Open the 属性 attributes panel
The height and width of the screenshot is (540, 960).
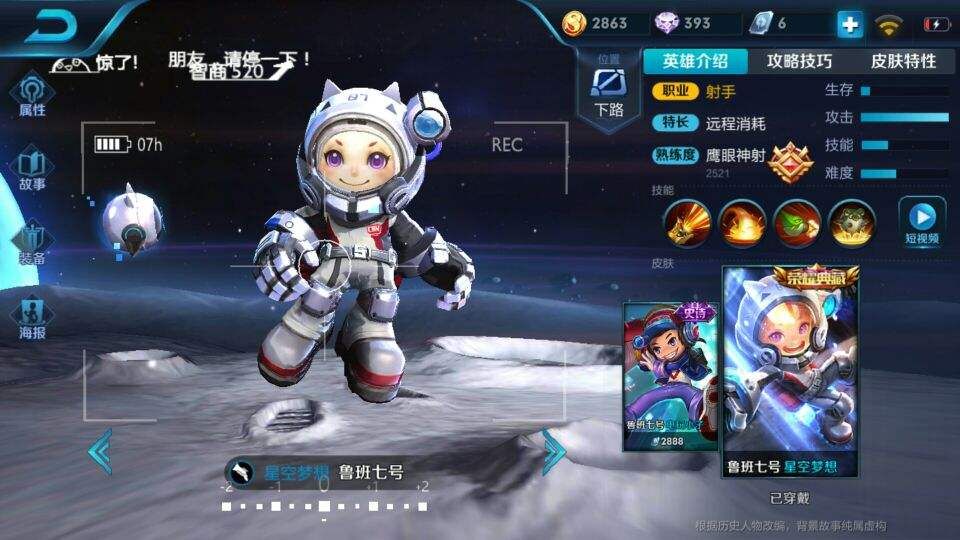32,95
